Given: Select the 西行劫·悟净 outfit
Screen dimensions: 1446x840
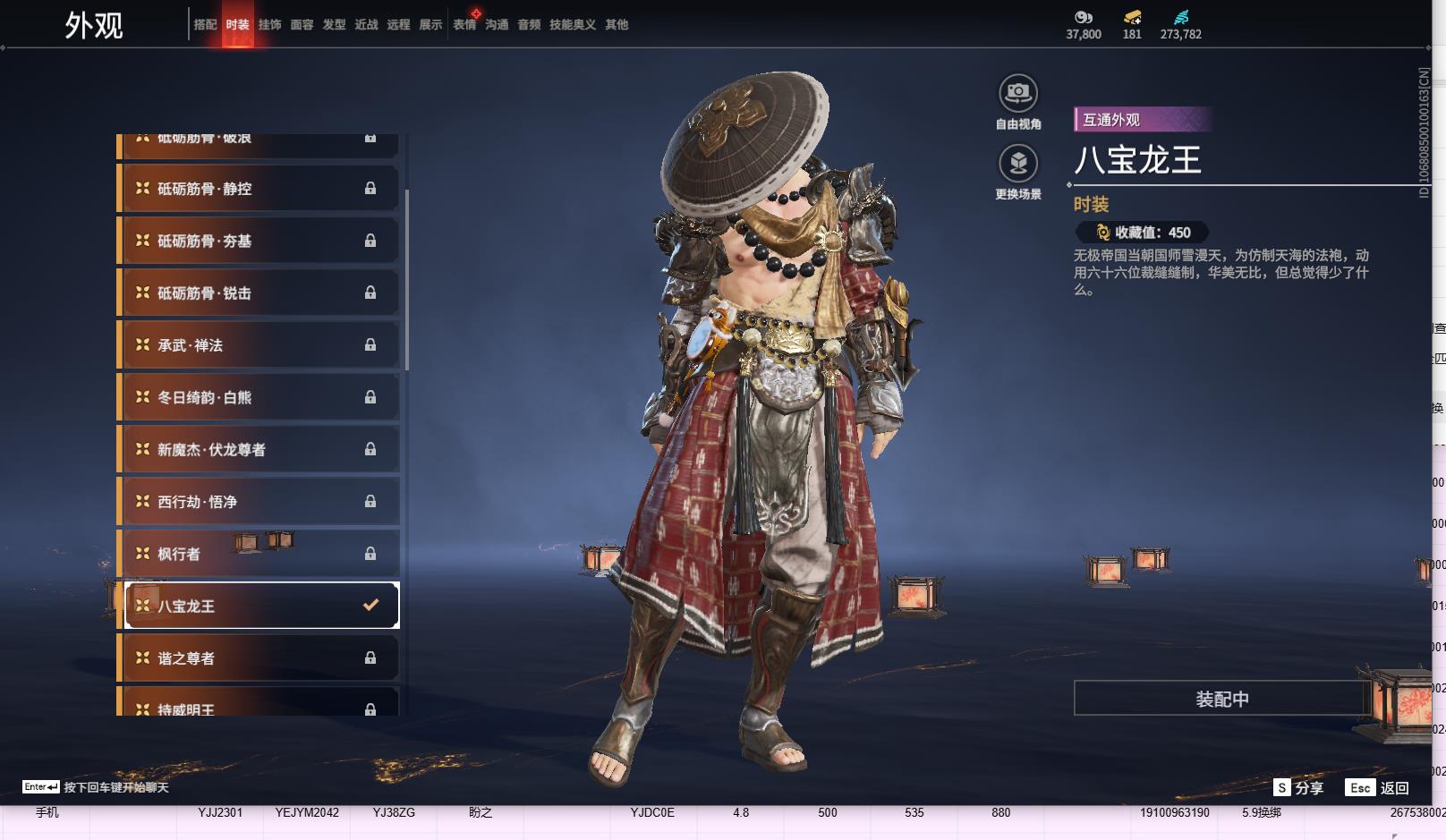Looking at the screenshot, I should pos(259,502).
